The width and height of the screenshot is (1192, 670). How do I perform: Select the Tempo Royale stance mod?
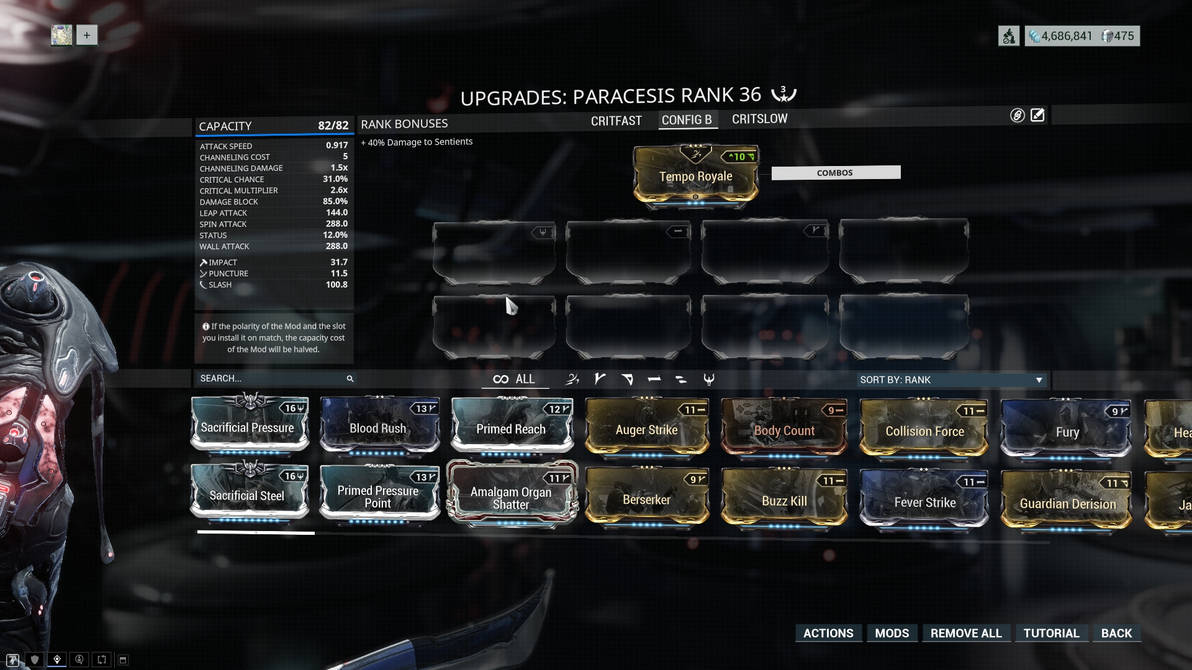pyautogui.click(x=696, y=175)
